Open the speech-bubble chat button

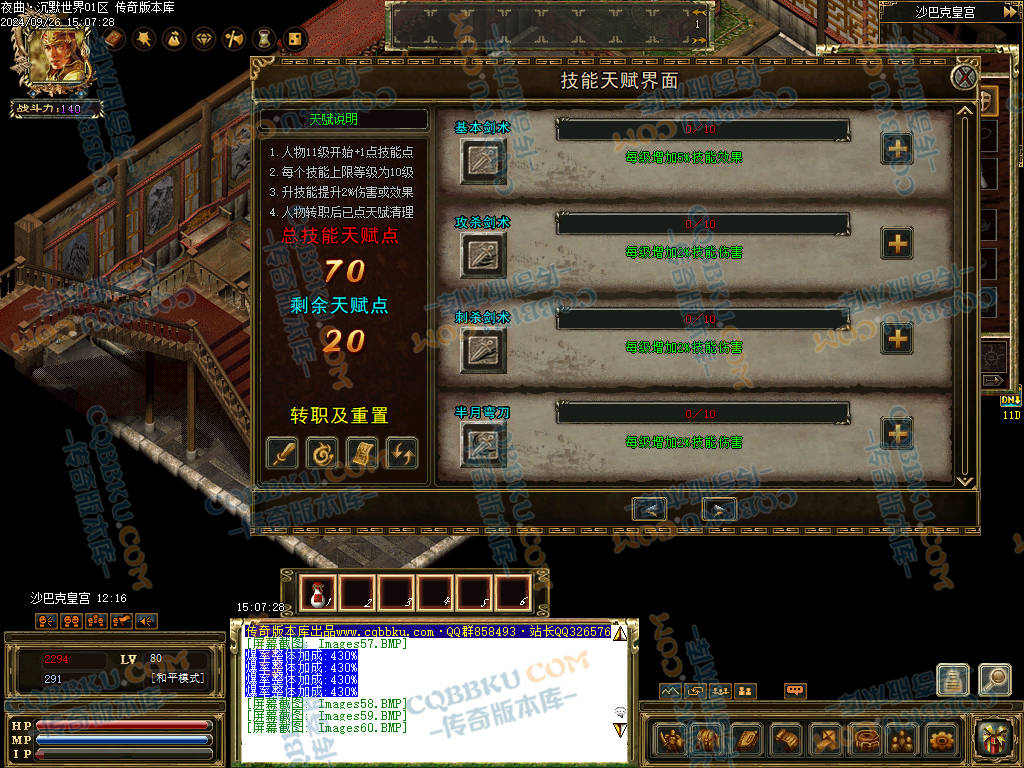(795, 691)
